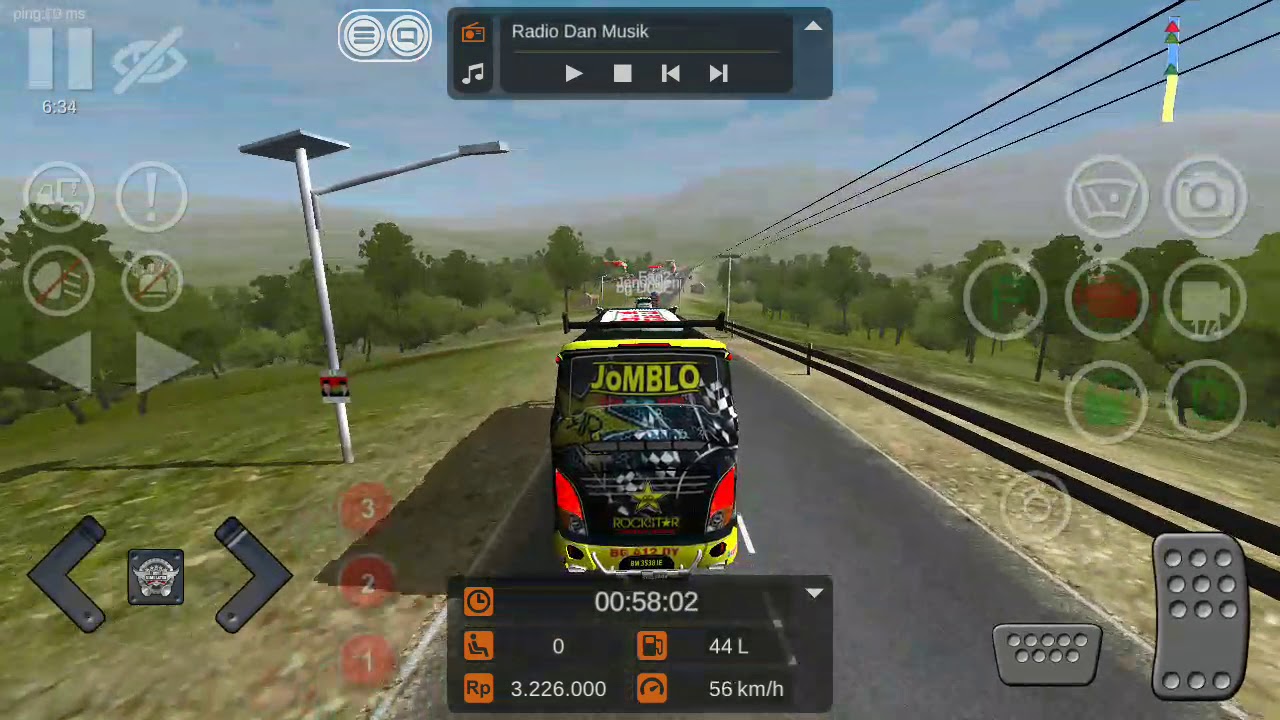Take a screenshot with the photo camera icon

1205,197
